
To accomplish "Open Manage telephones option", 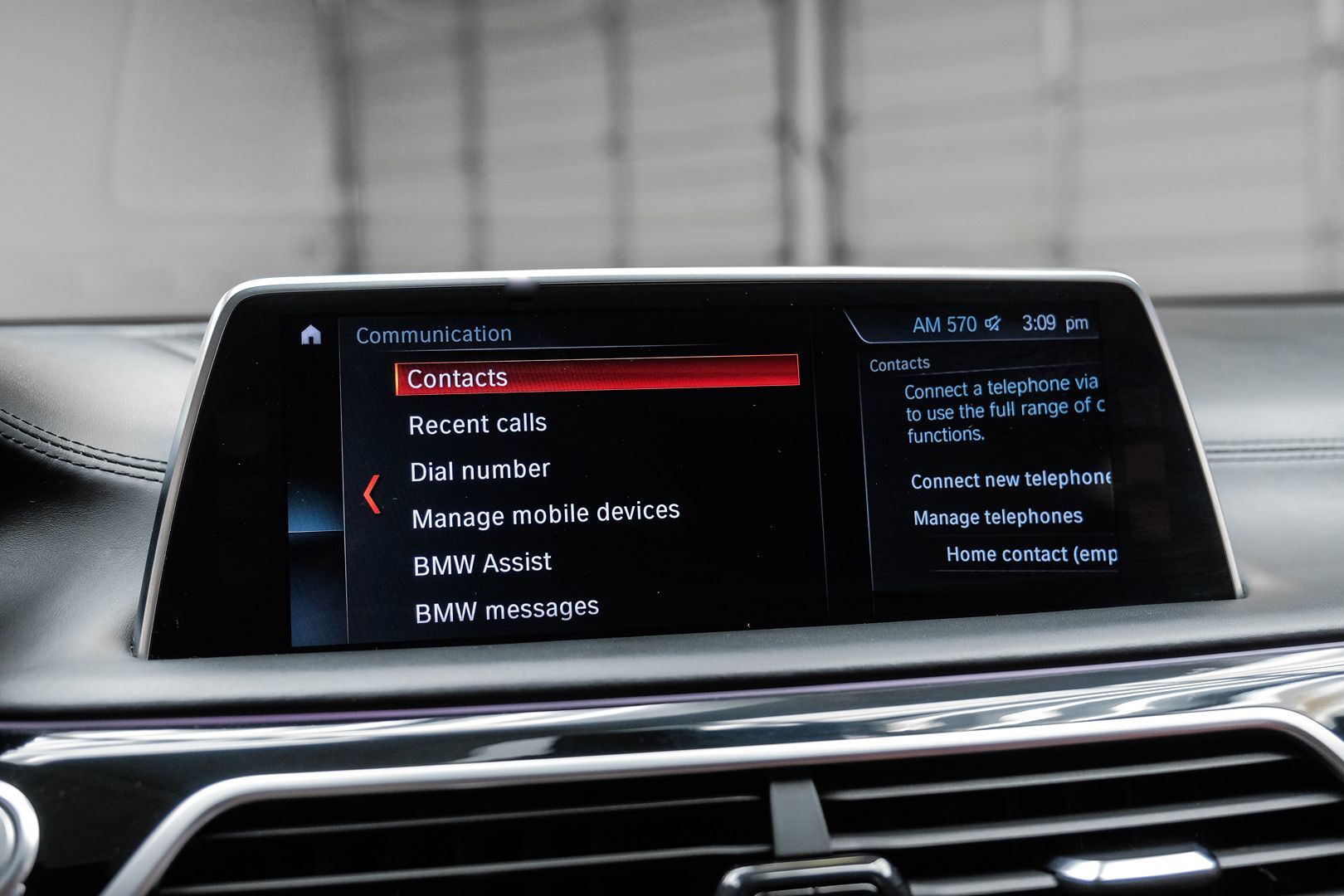I will pos(997,517).
